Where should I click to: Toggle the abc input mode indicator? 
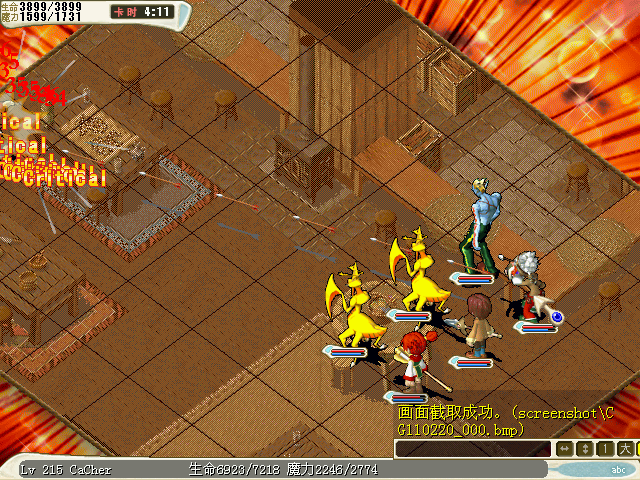pos(617,469)
